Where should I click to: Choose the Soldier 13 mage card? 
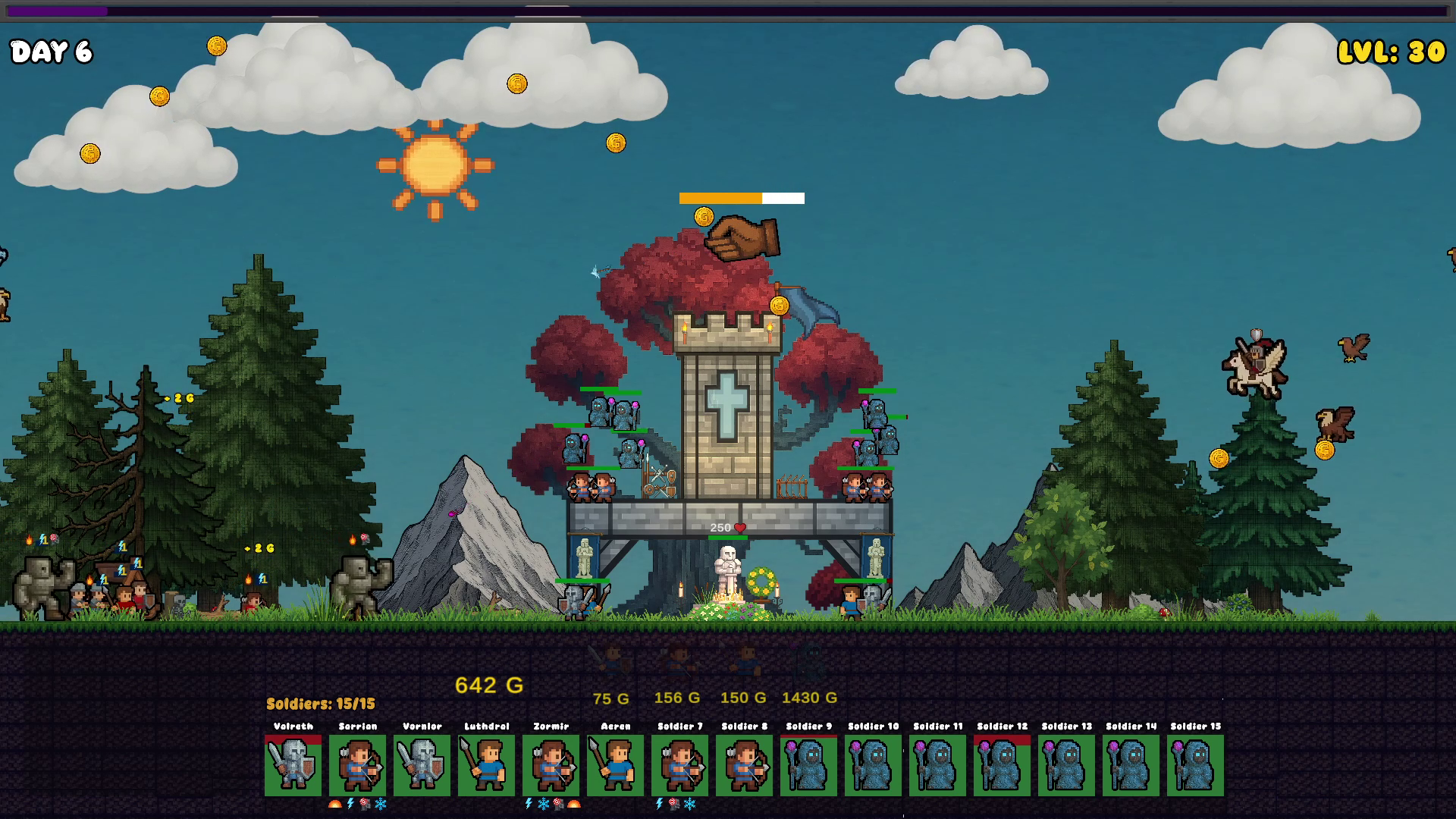coord(1067,764)
